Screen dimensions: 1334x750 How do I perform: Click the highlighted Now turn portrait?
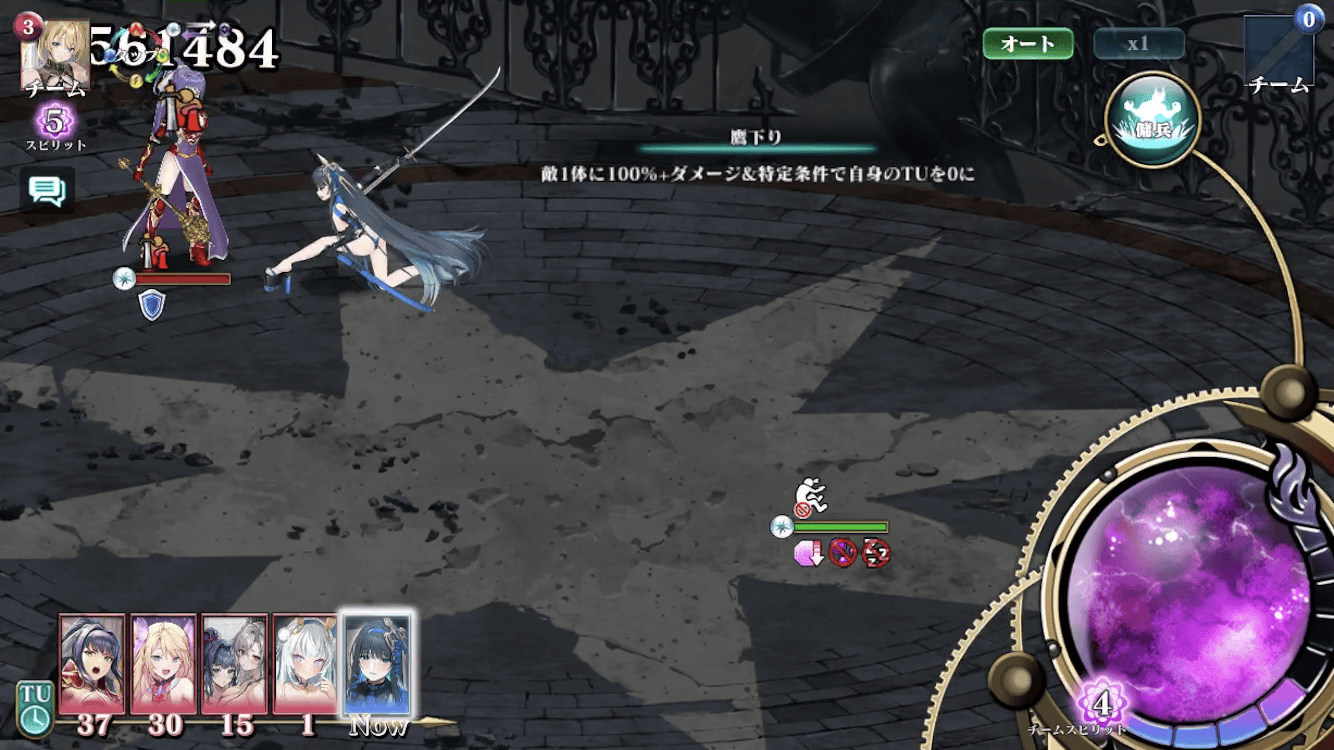(x=377, y=664)
